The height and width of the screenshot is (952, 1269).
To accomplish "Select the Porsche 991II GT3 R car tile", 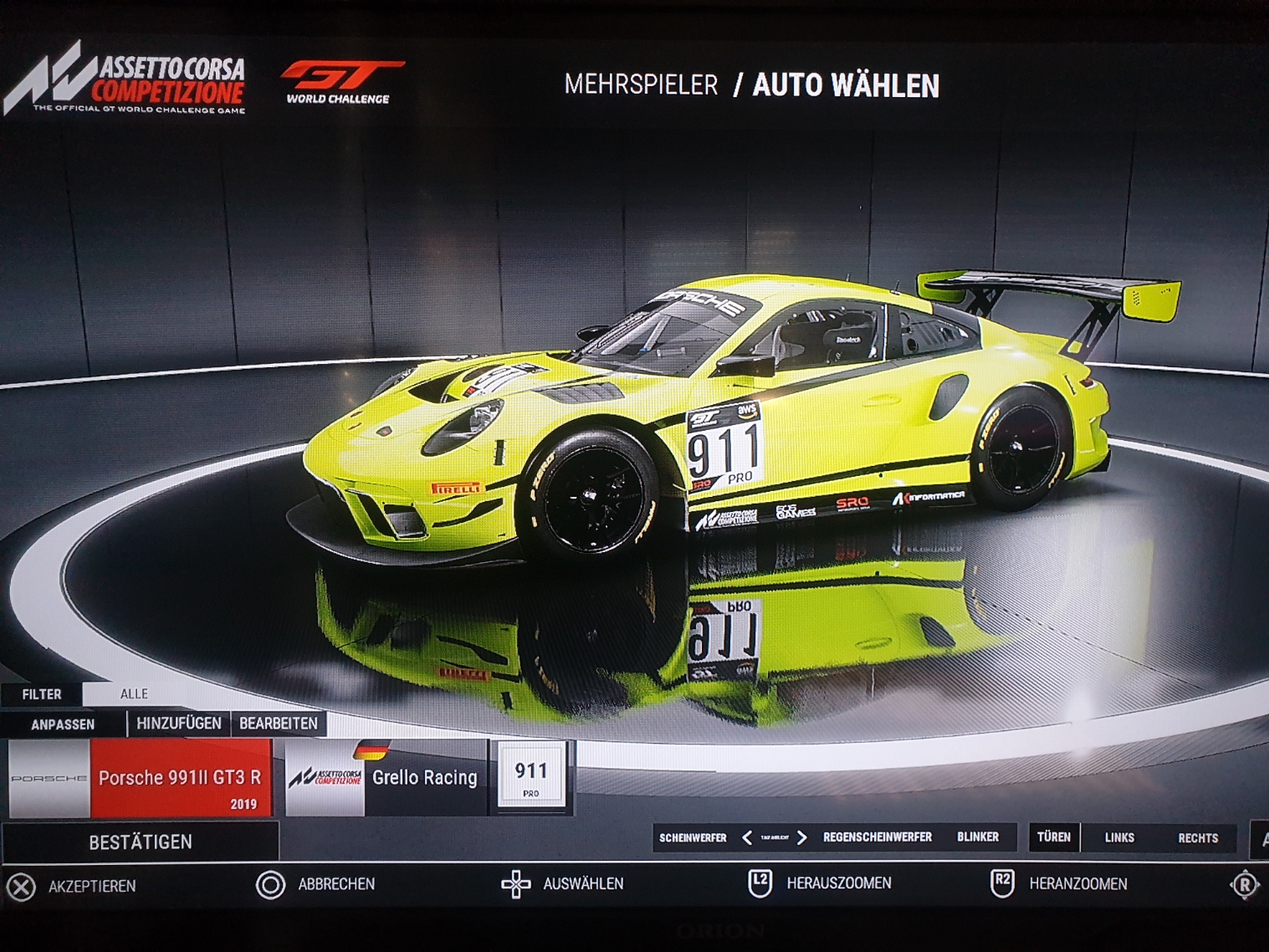I will tap(141, 778).
